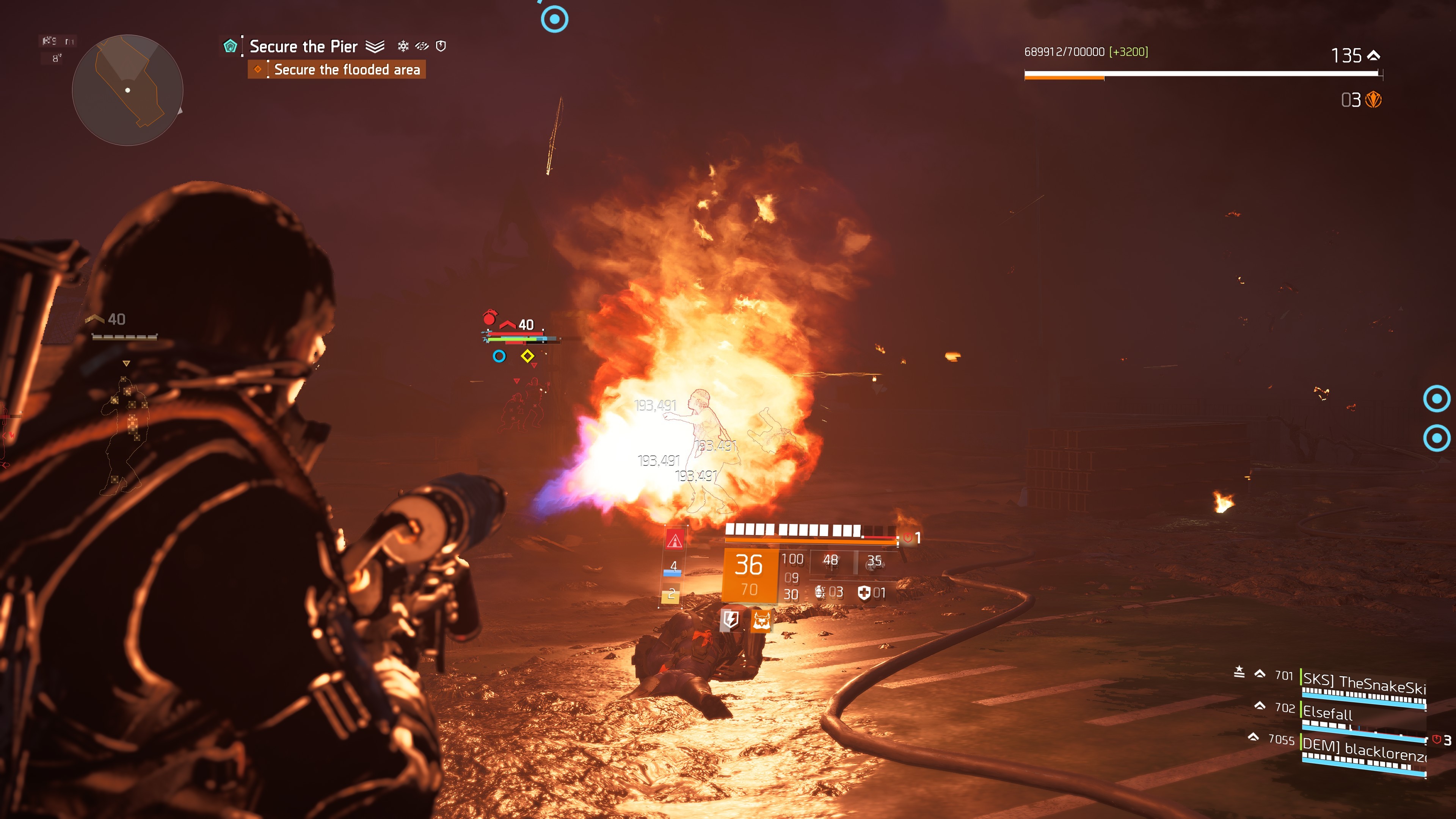
Task: Select the lightning shield skill icon
Action: 730,620
